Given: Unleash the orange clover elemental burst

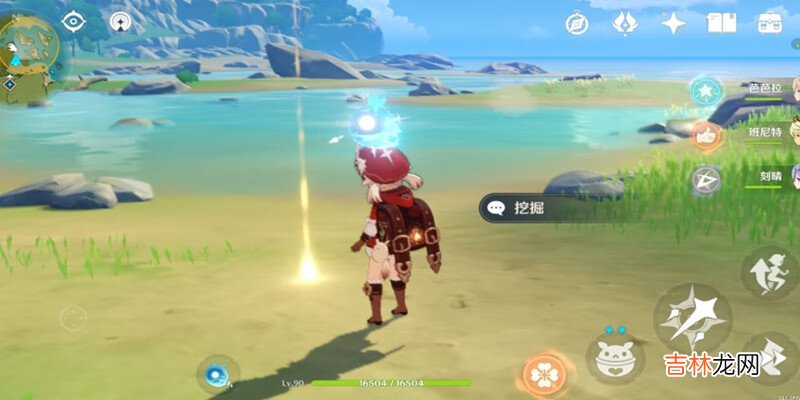Looking at the screenshot, I should point(546,375).
